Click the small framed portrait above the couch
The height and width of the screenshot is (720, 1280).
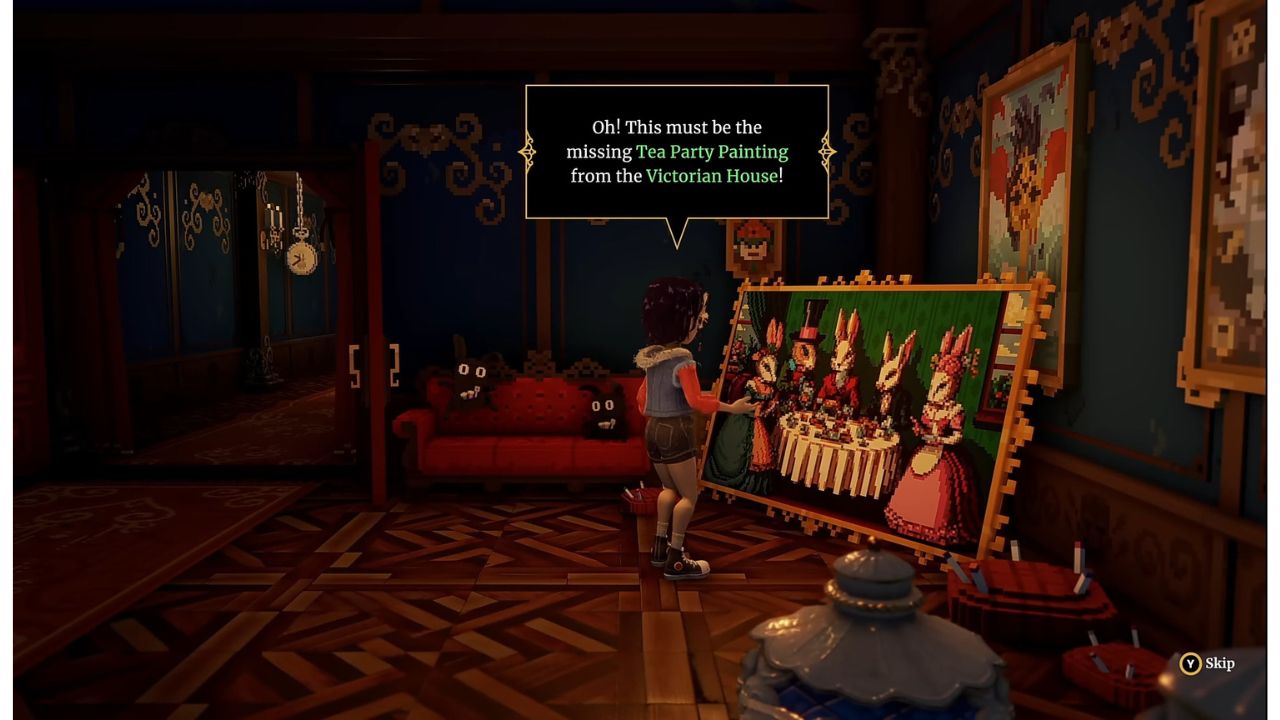click(x=750, y=245)
